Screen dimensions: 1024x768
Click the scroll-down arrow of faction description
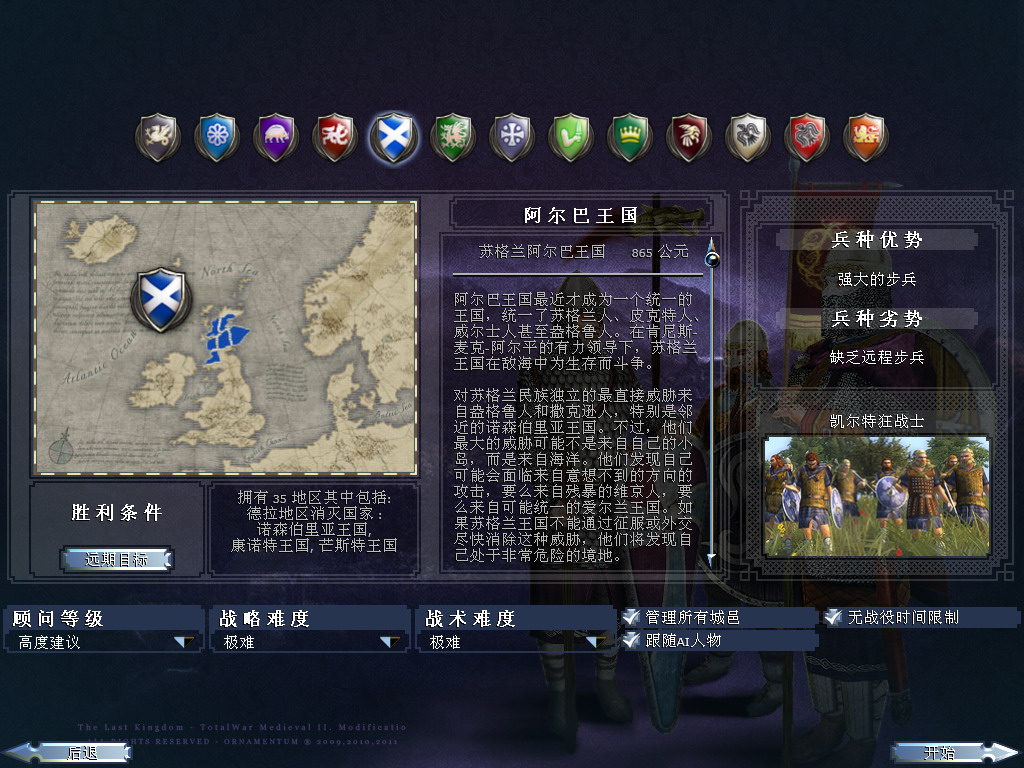tap(712, 560)
